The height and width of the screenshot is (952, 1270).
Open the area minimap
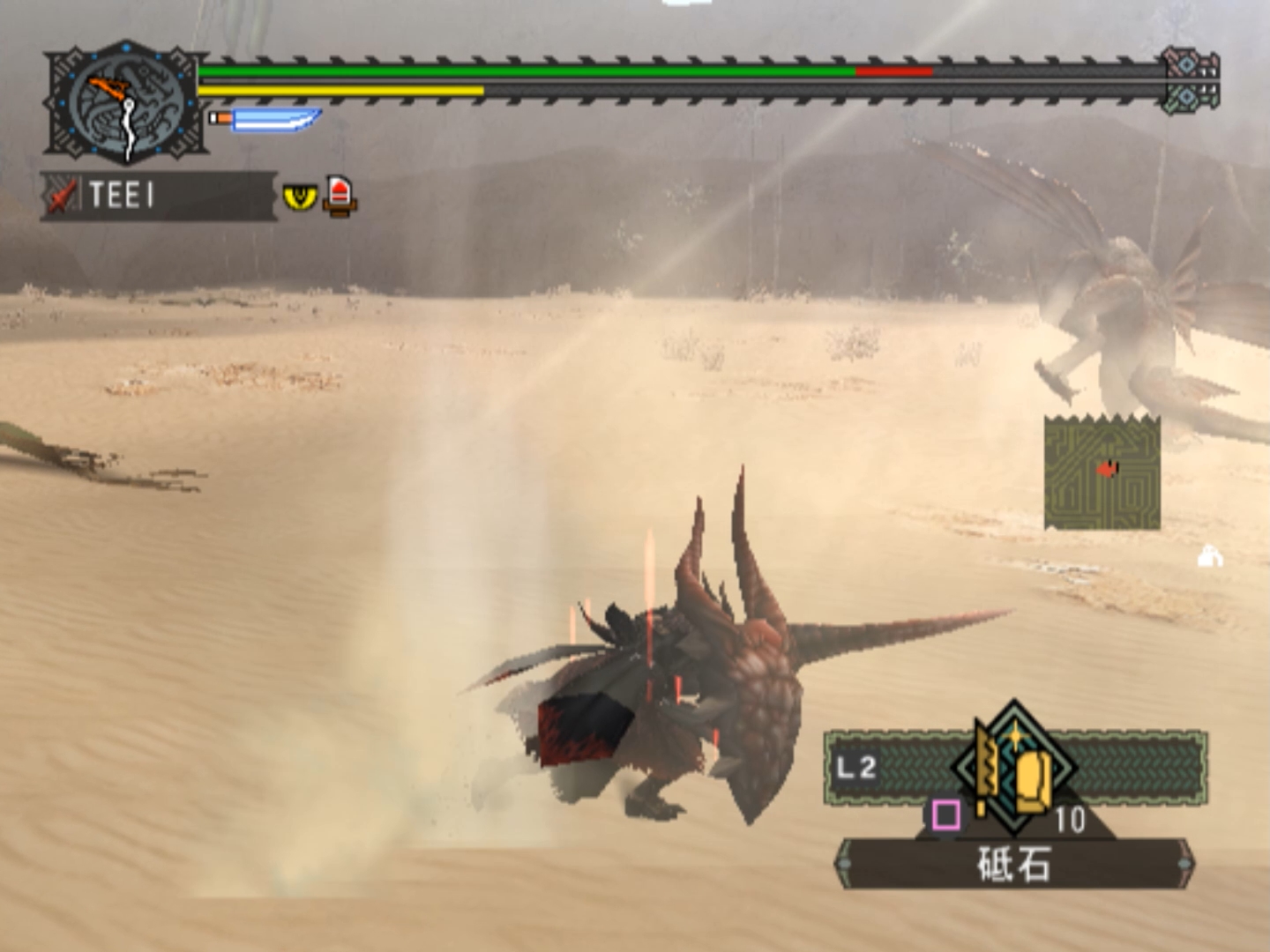click(x=1102, y=473)
